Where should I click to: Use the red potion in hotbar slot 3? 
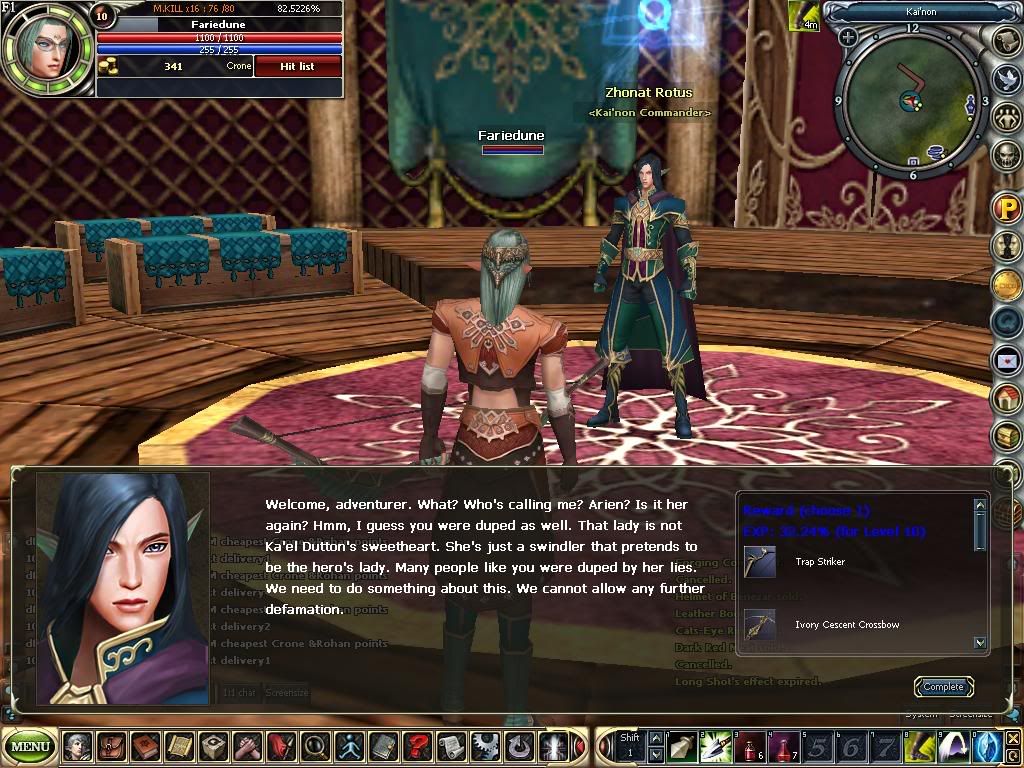pyautogui.click(x=751, y=746)
